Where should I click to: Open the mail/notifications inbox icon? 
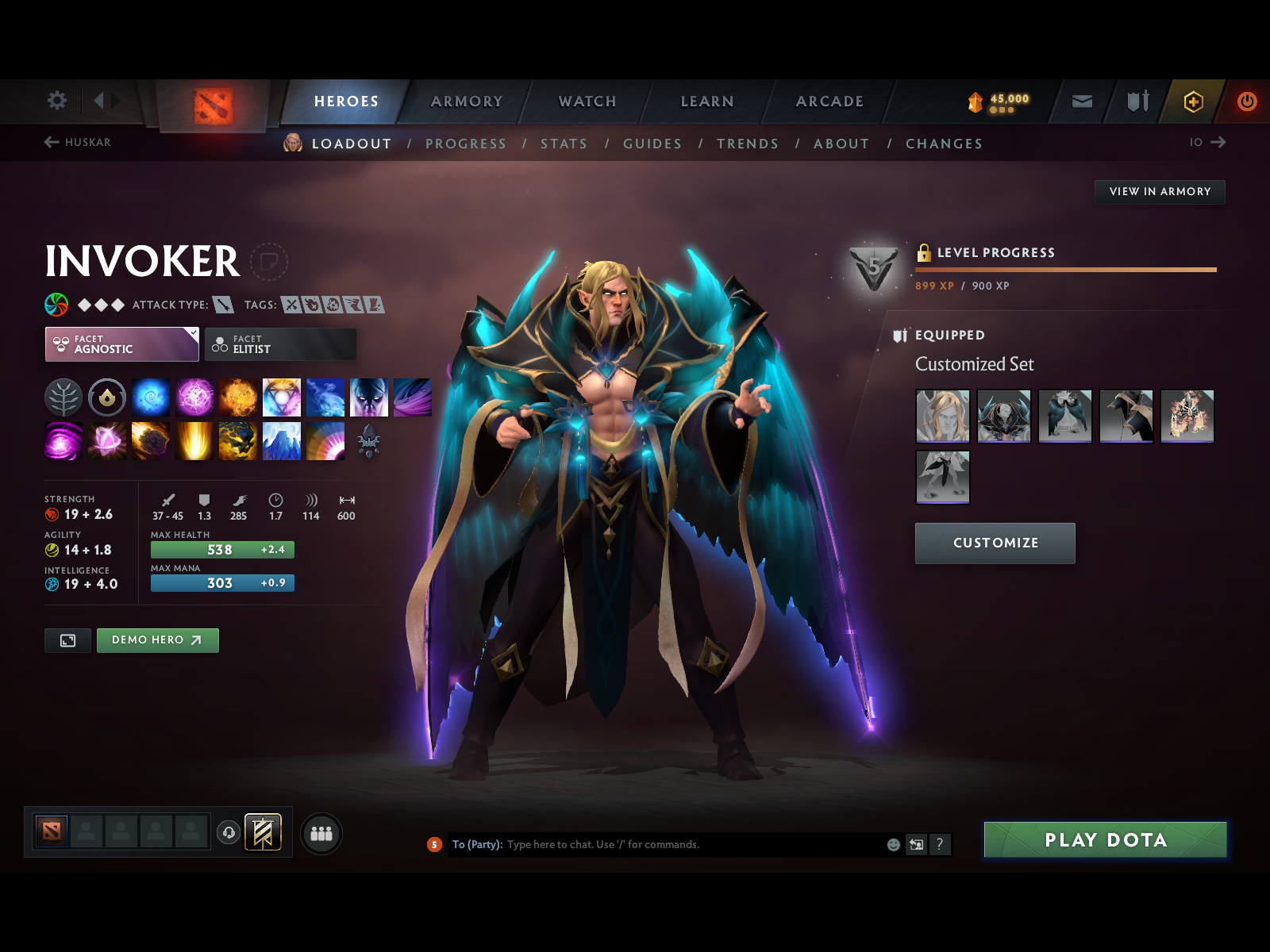tap(1081, 102)
